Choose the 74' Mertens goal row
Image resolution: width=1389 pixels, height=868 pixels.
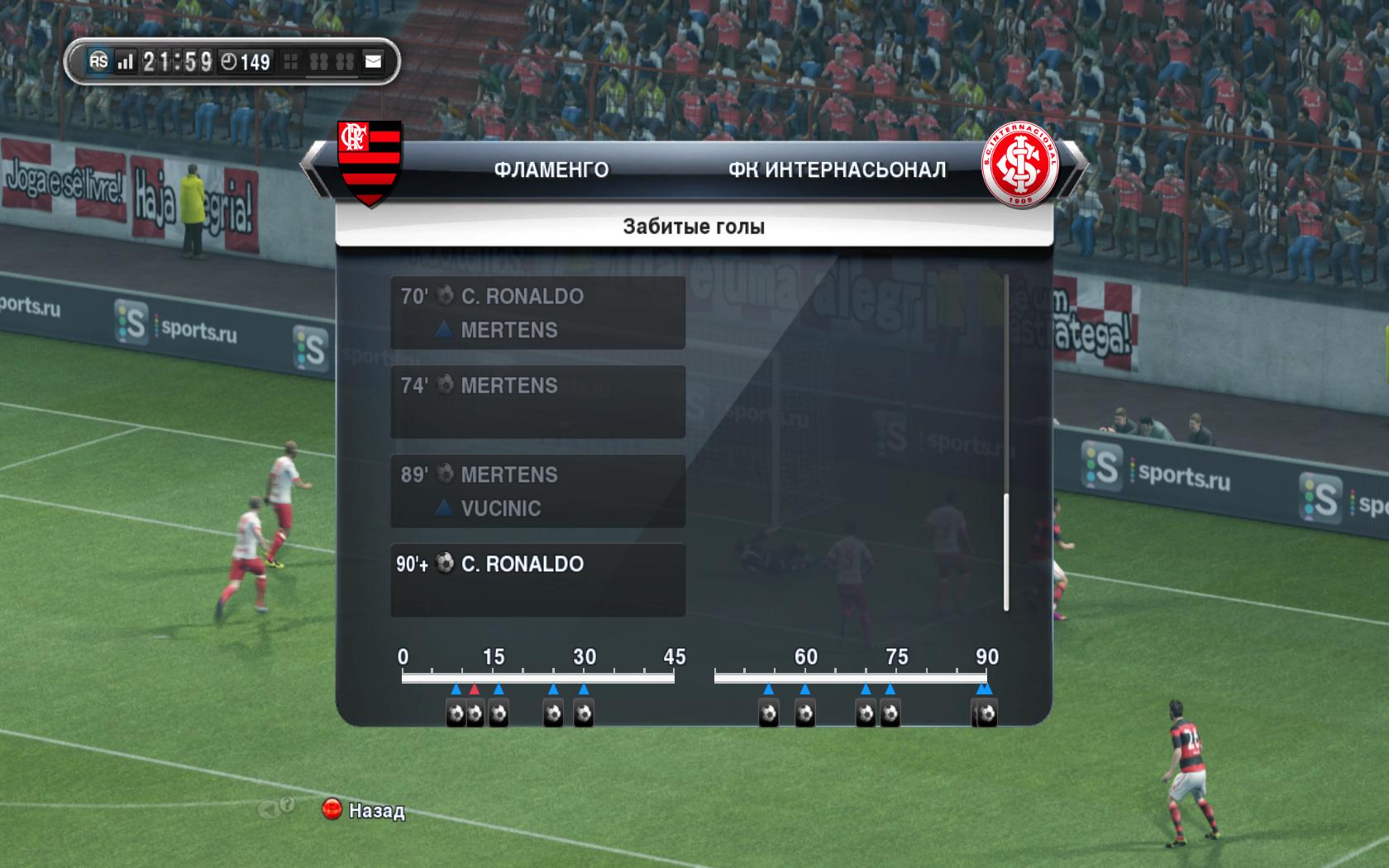pyautogui.click(x=537, y=402)
